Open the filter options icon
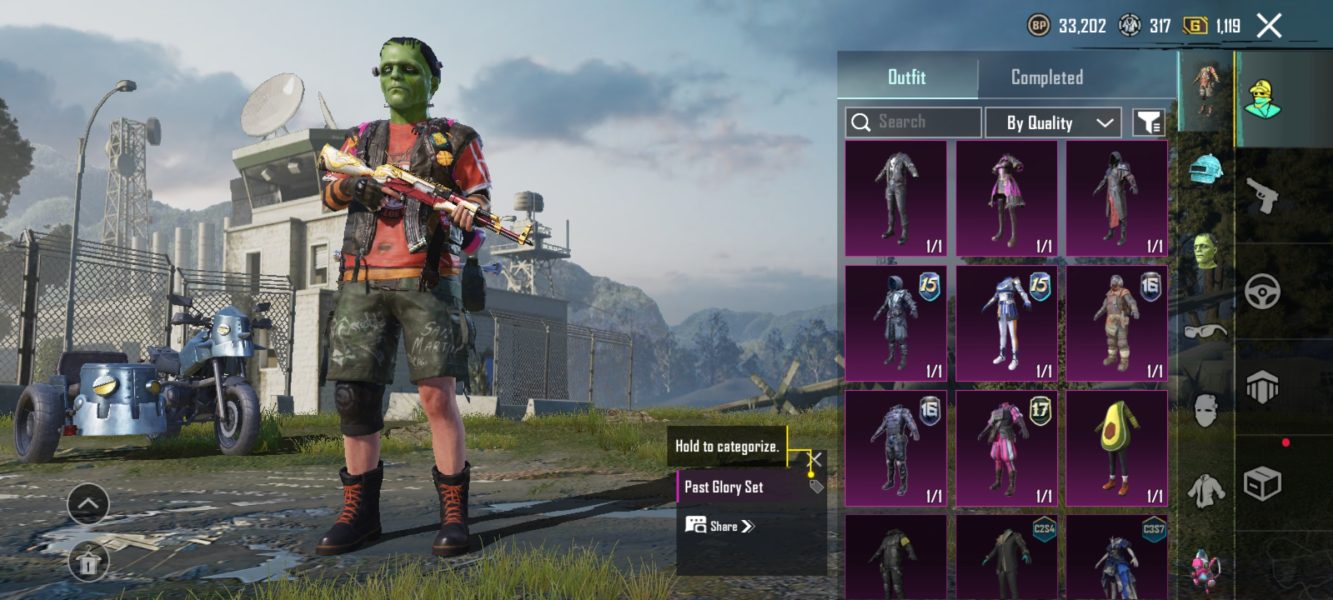1333x600 pixels. click(1148, 122)
